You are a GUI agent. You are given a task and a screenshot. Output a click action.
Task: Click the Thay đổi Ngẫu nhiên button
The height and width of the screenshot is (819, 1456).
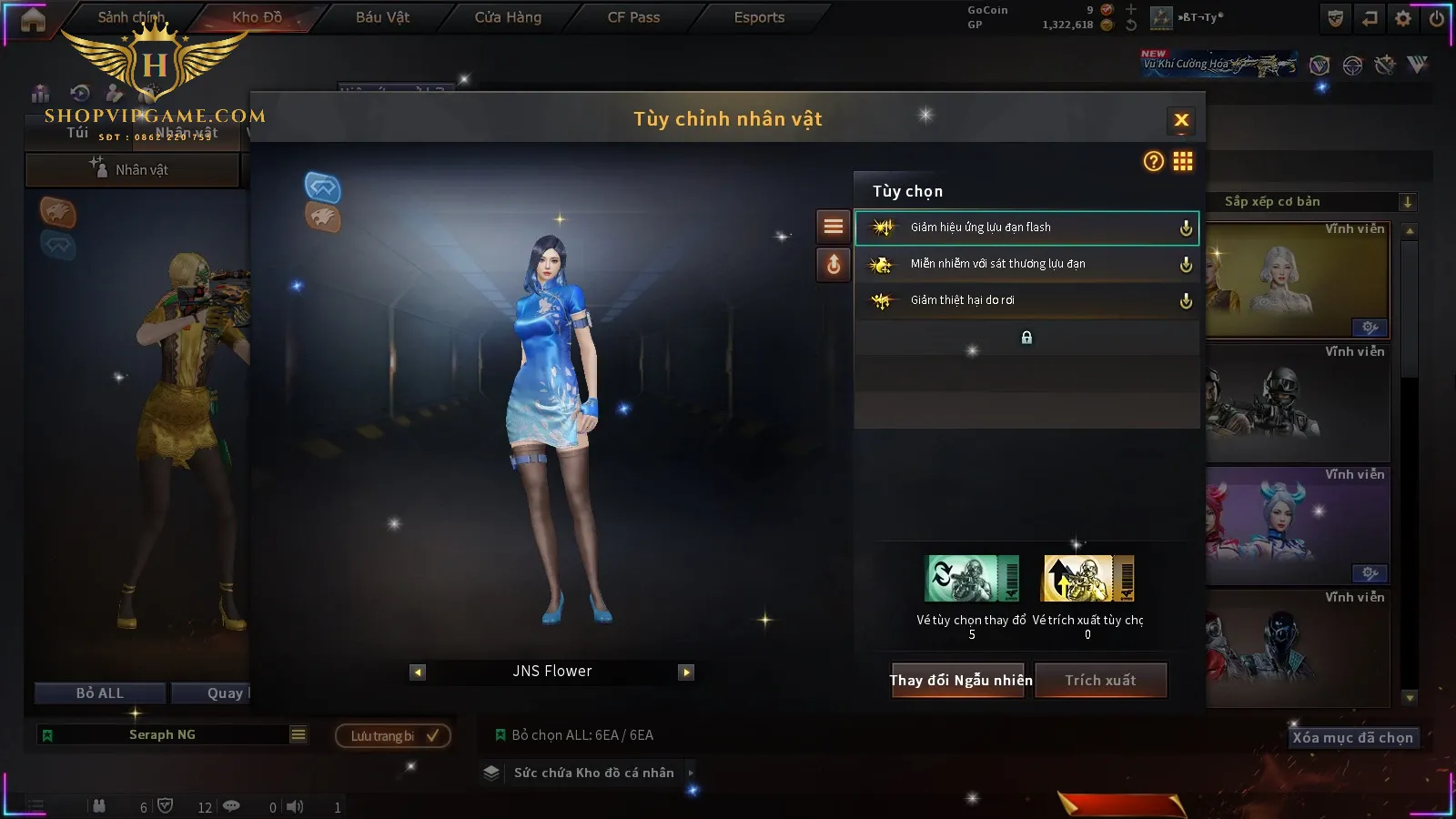(960, 681)
